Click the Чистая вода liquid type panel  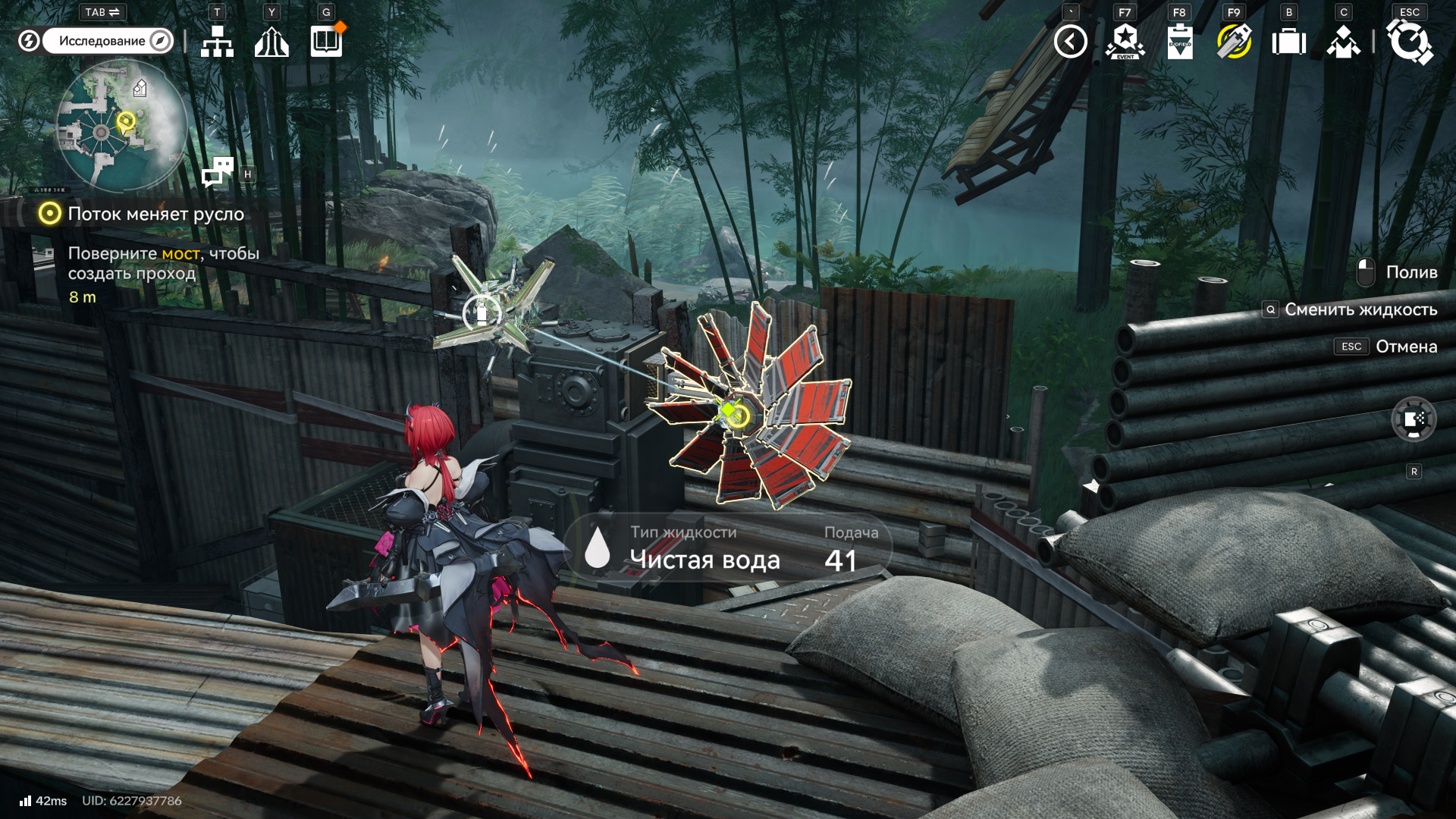click(x=728, y=548)
